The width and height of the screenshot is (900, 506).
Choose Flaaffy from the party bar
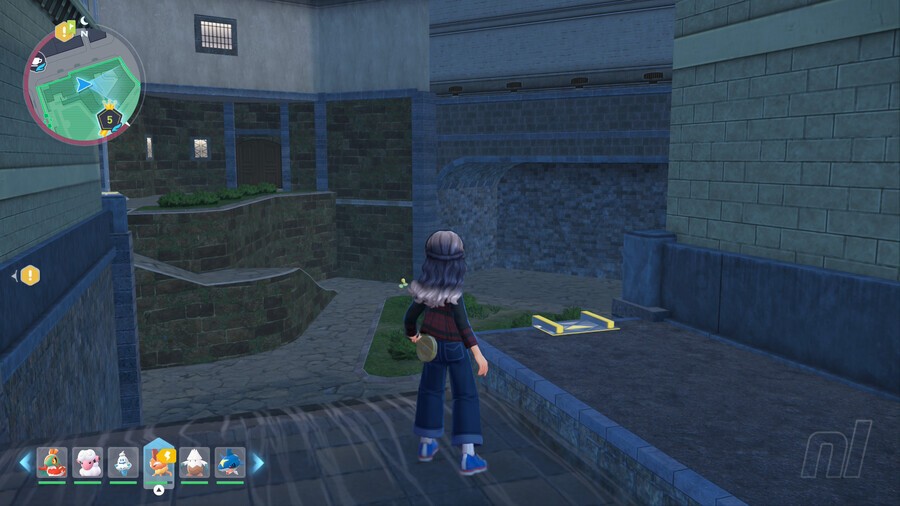coord(88,462)
